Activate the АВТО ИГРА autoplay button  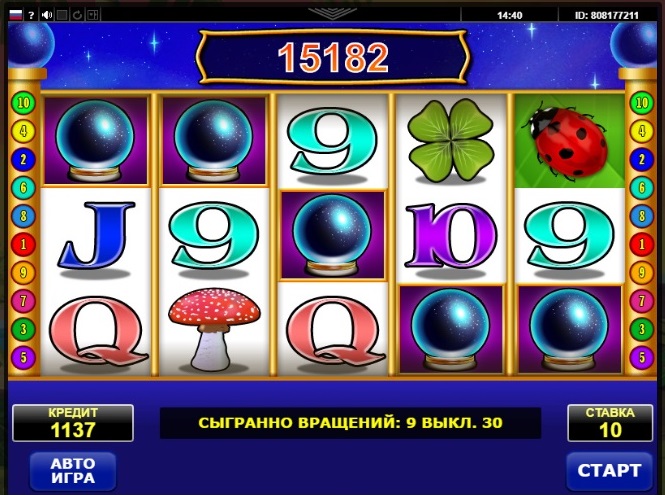tap(72, 470)
